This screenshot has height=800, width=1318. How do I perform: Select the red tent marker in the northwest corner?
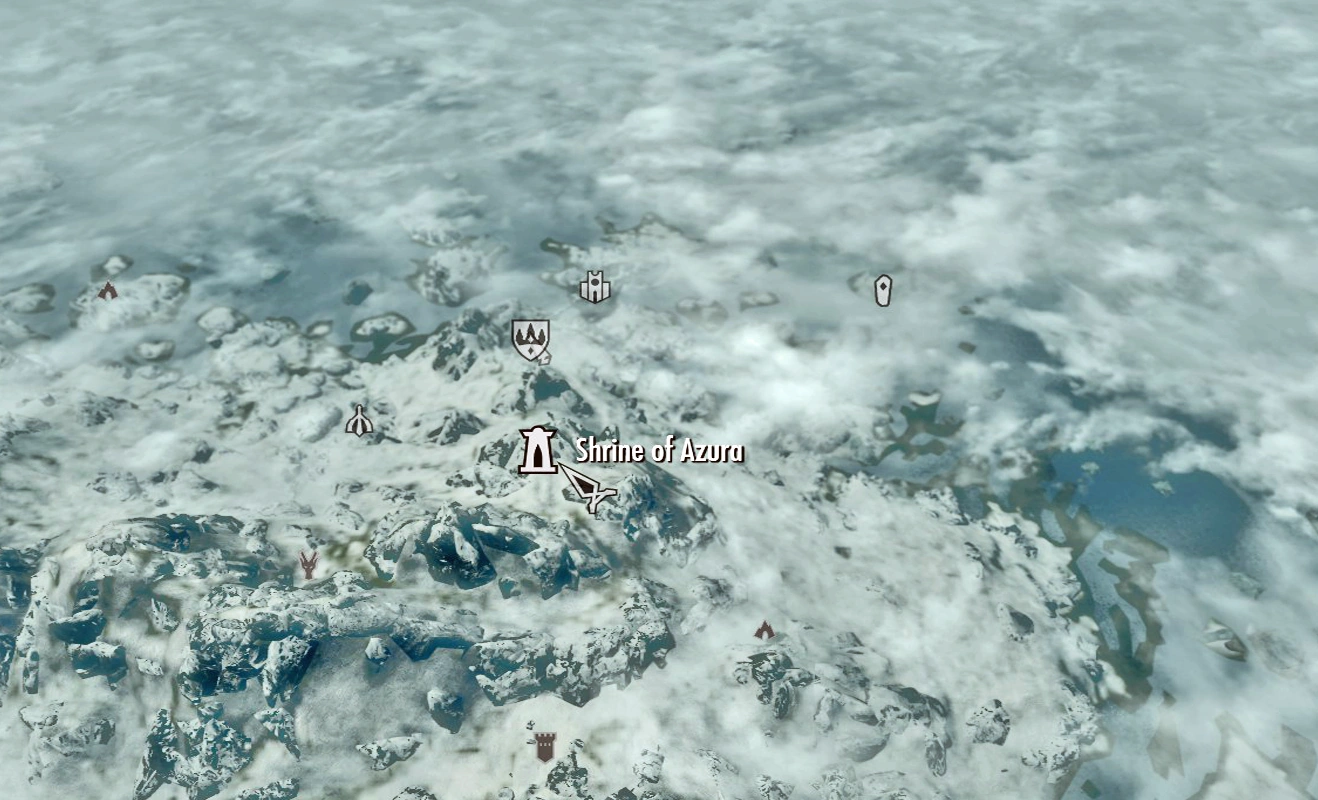[107, 289]
